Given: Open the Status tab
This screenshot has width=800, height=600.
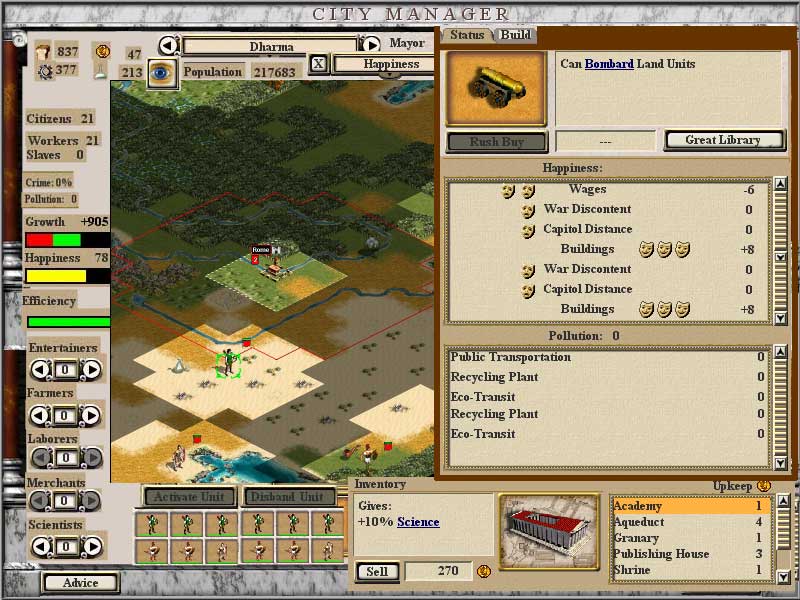Looking at the screenshot, I should (467, 35).
